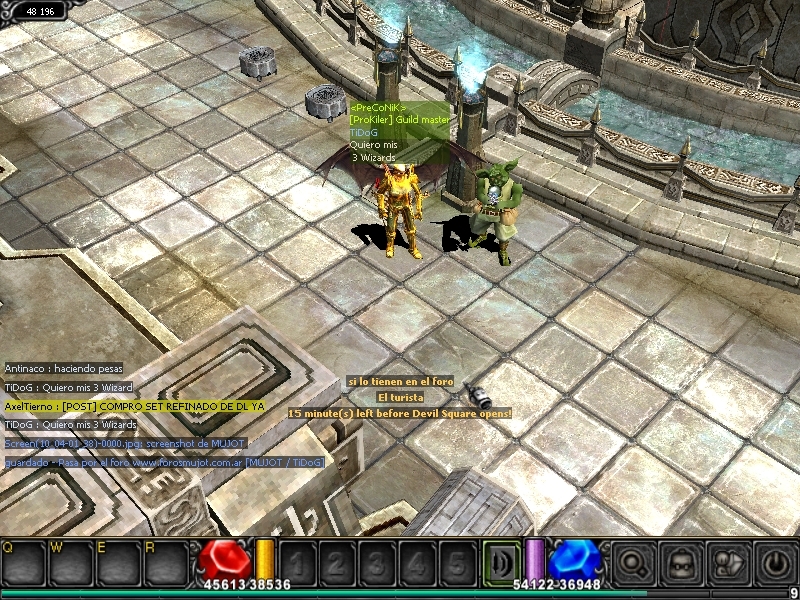Viewport: 800px width, 600px height.
Task: Open the friends and community button
Action: [729, 562]
